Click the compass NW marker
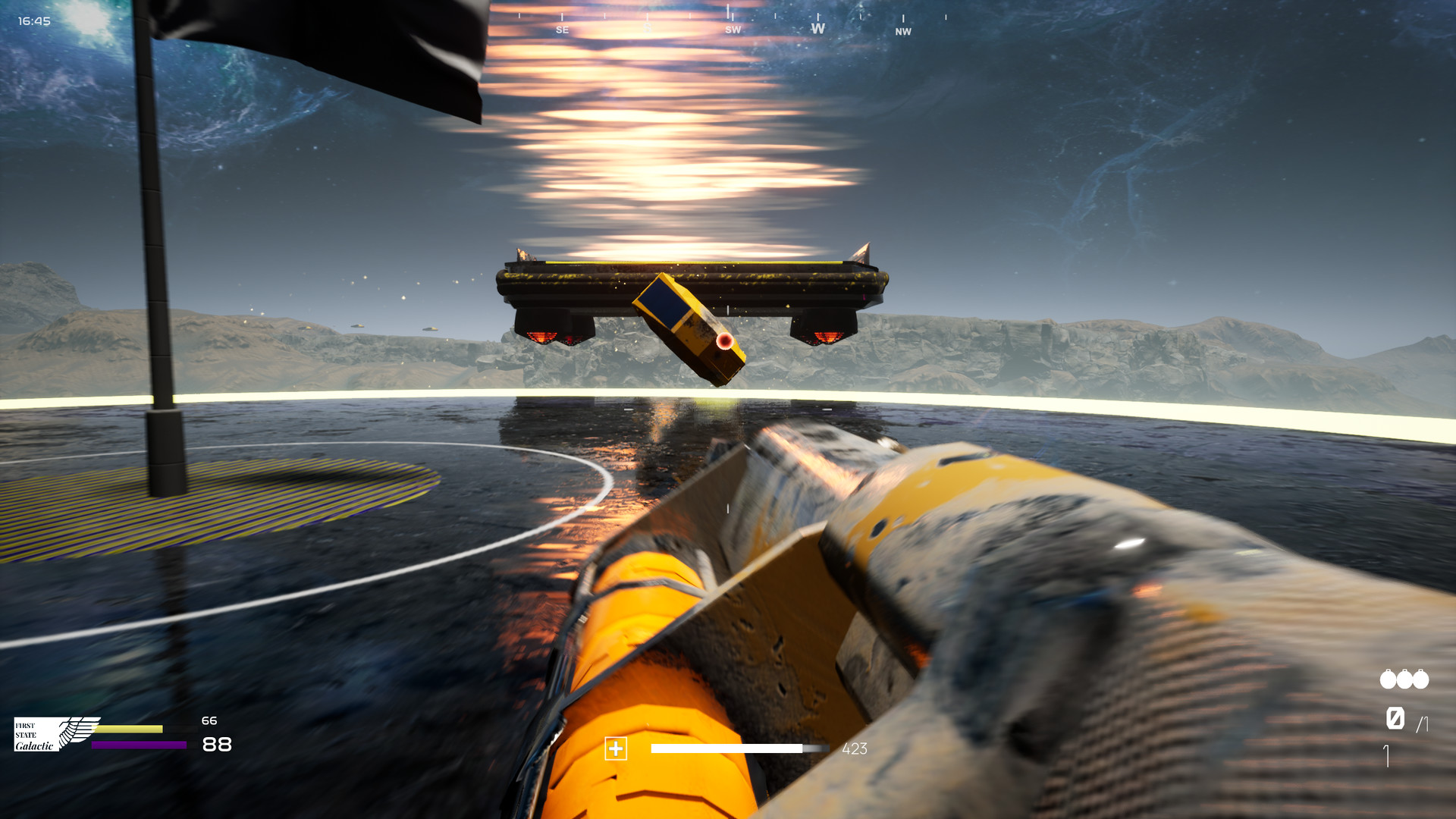This screenshot has height=819, width=1456. point(903,33)
